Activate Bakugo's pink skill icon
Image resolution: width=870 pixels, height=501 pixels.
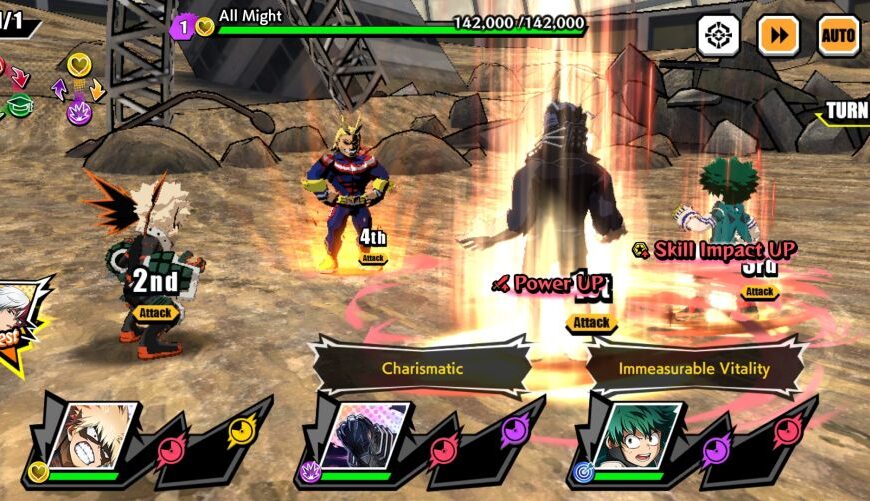[172, 451]
